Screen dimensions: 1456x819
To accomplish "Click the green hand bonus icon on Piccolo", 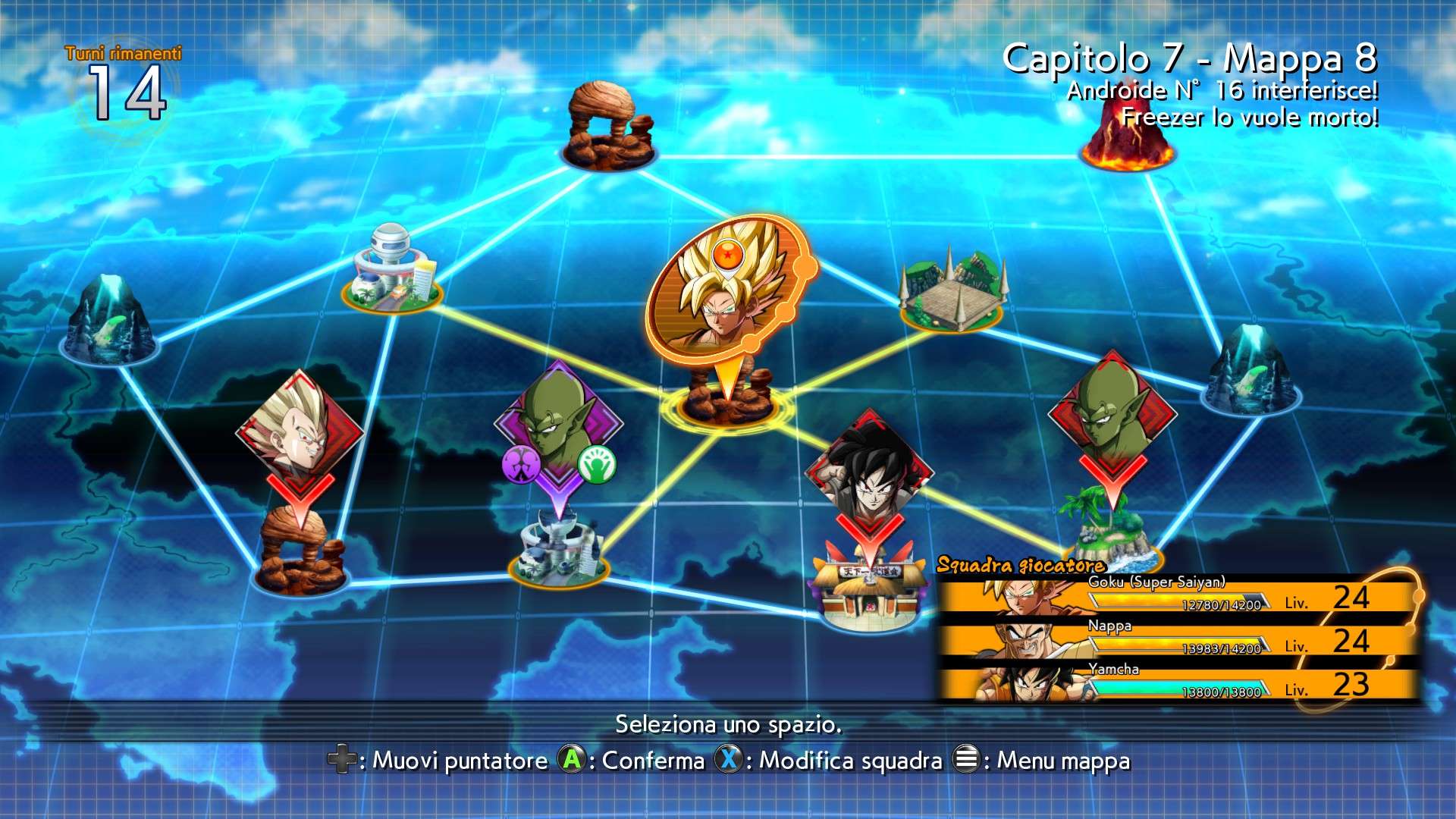I will click(597, 464).
